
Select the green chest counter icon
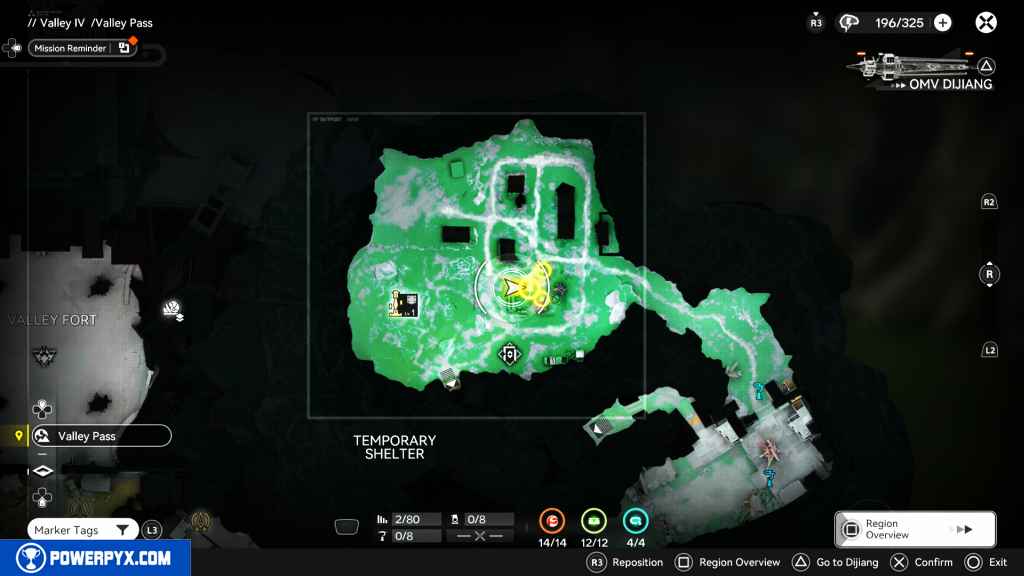(594, 521)
